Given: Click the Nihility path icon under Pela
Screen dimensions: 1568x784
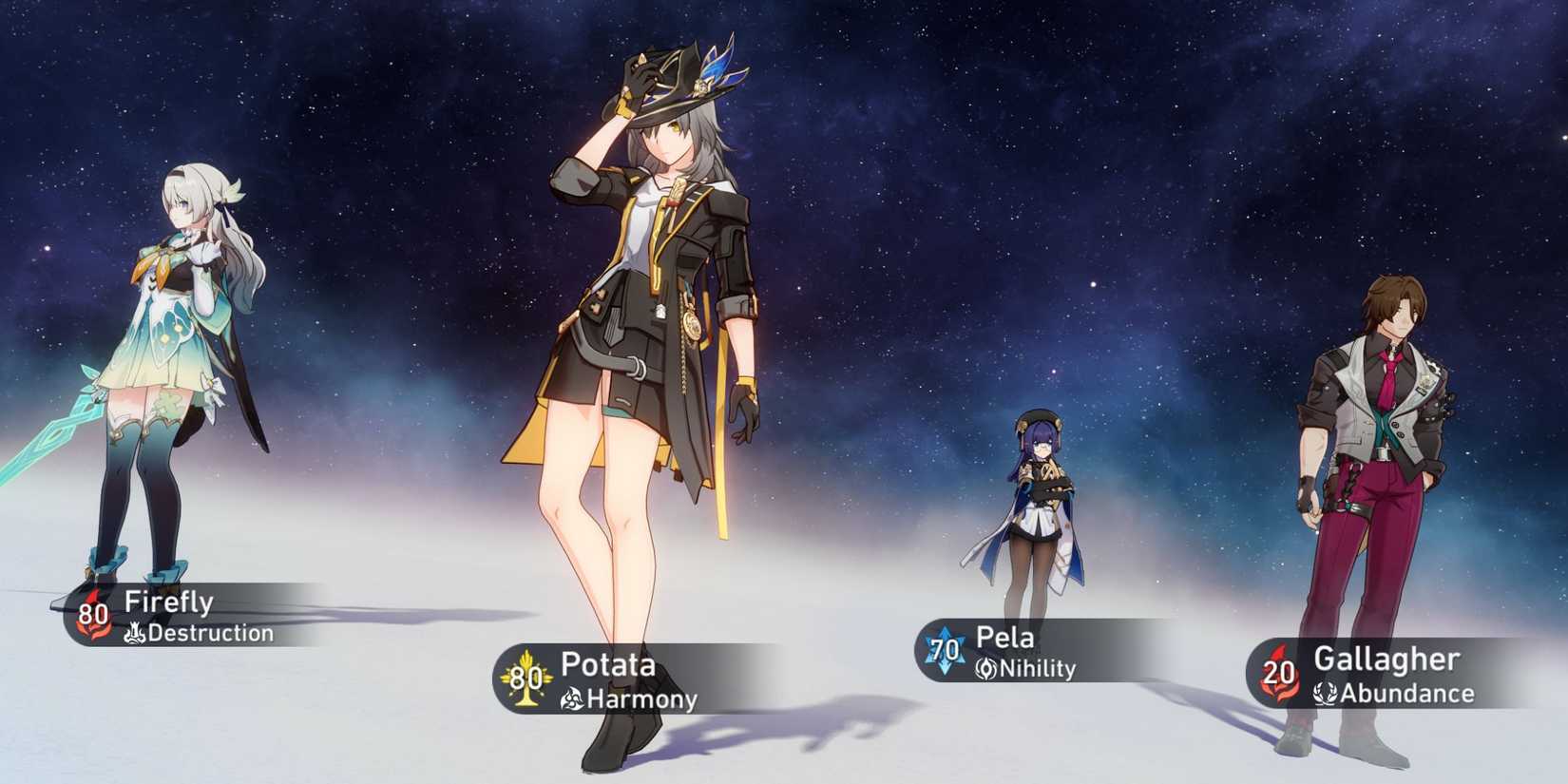Looking at the screenshot, I should tap(985, 669).
